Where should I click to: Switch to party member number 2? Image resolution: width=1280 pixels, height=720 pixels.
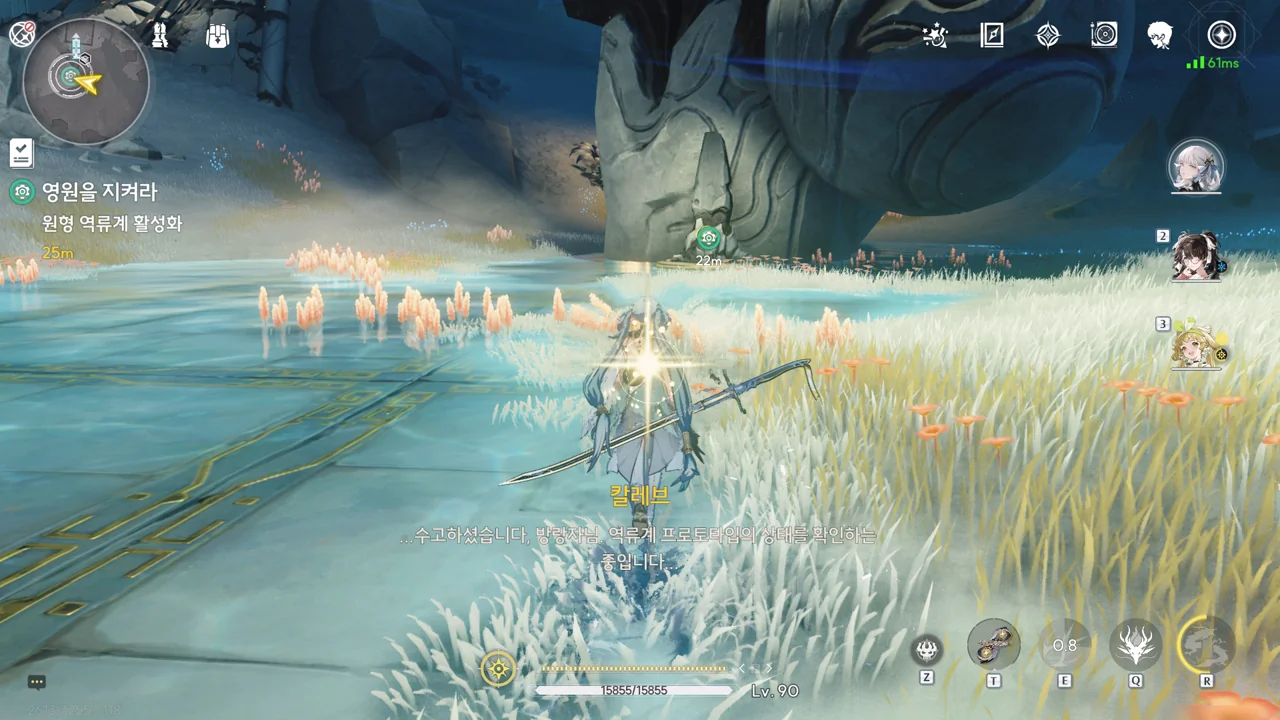[1196, 257]
